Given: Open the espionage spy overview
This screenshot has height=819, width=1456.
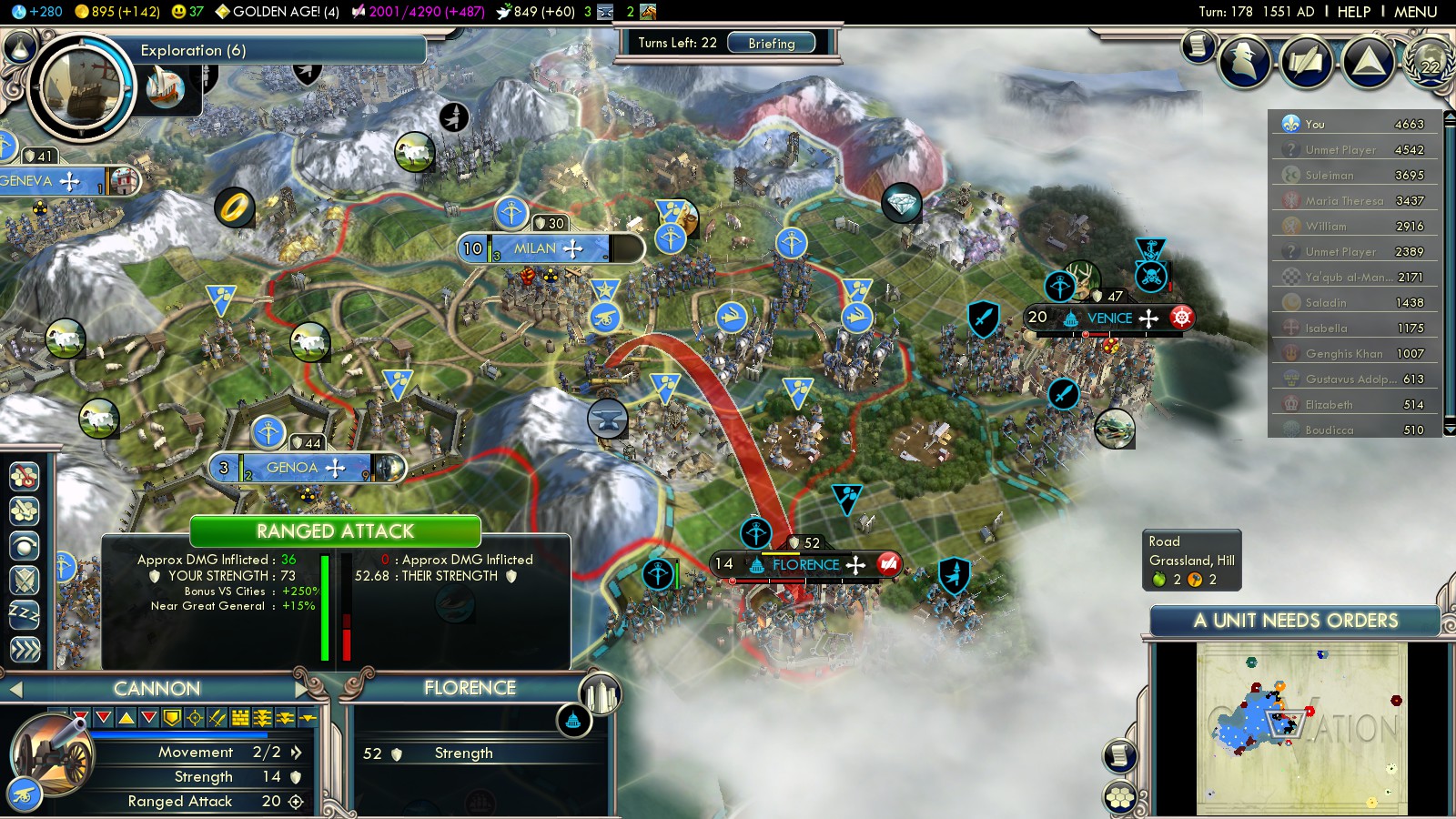Looking at the screenshot, I should pos(1245,61).
